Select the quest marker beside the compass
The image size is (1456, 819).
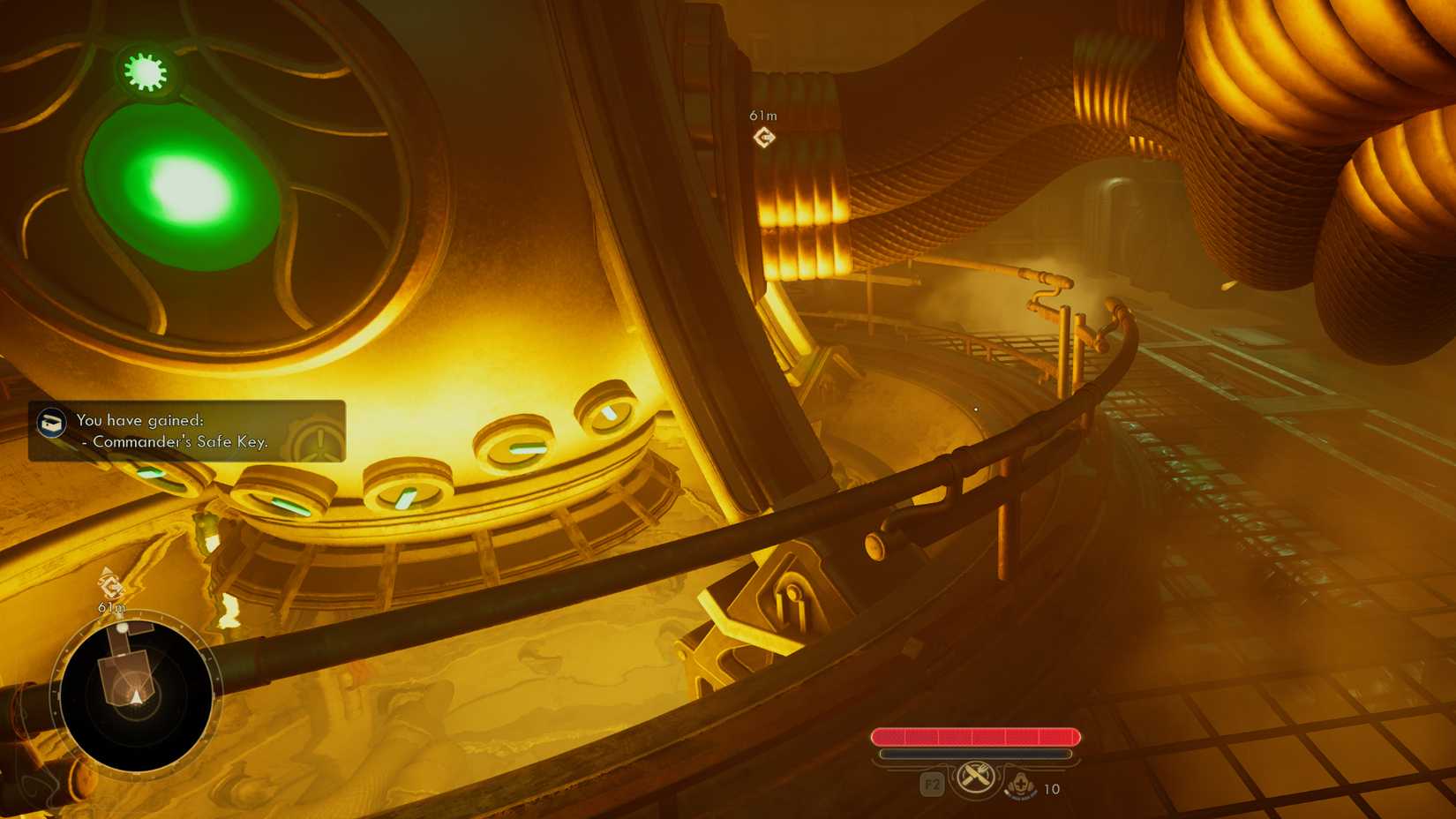[x=109, y=584]
